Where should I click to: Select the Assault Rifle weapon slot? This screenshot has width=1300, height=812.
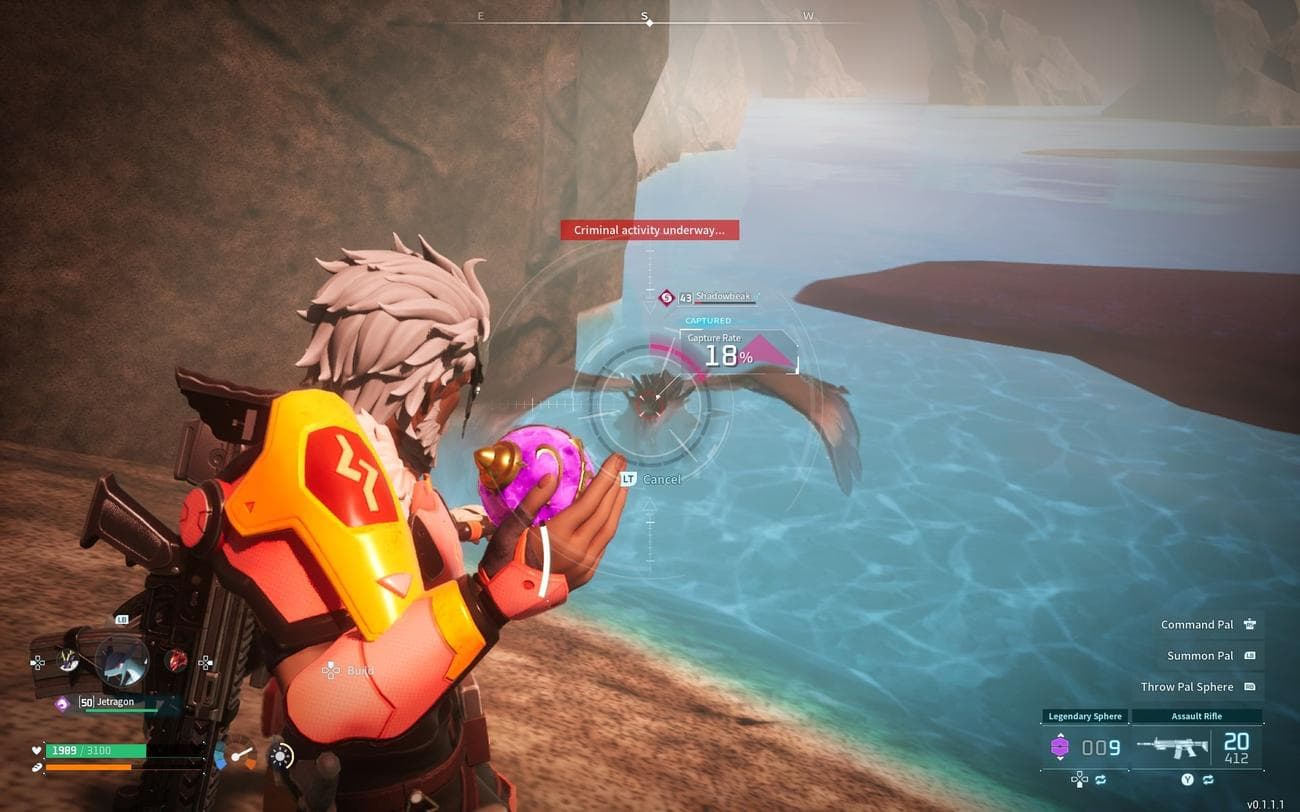1197,747
